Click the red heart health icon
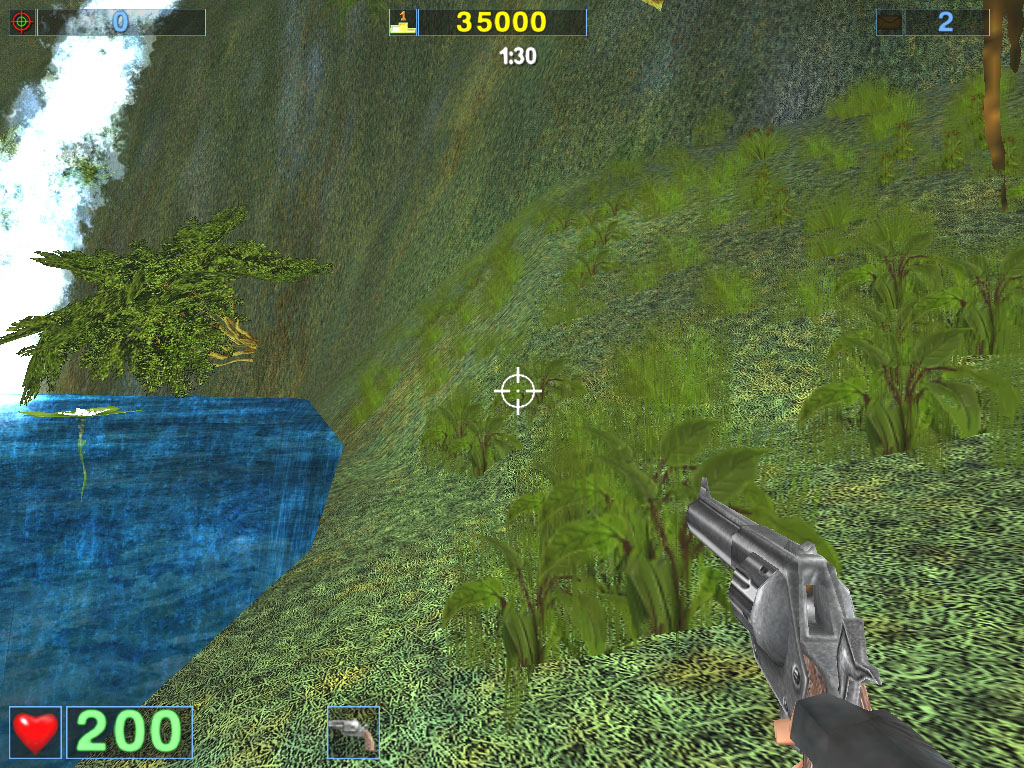This screenshot has width=1024, height=768. [35, 732]
